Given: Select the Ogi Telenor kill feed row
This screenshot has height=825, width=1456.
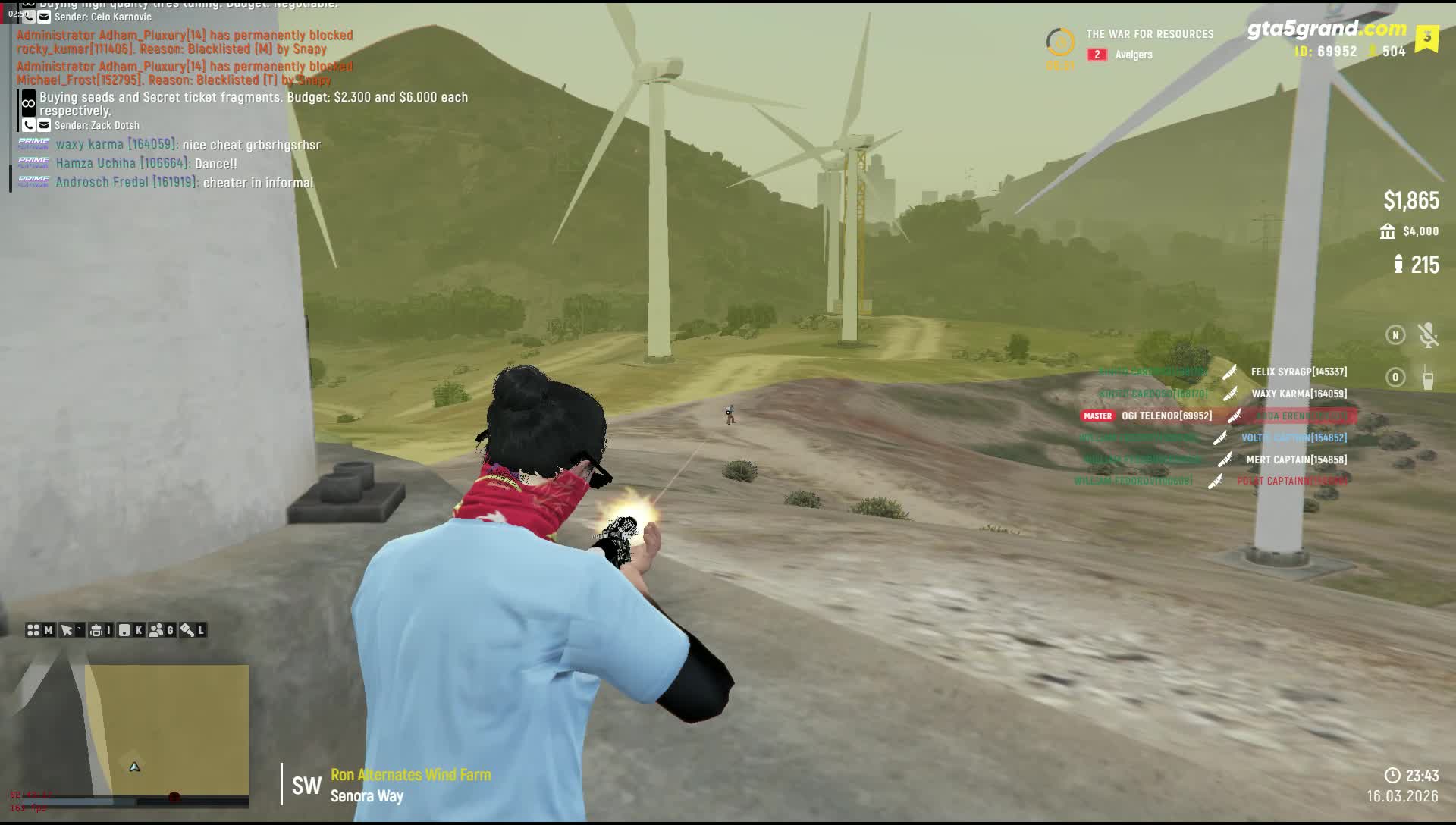Looking at the screenshot, I should coord(1166,416).
